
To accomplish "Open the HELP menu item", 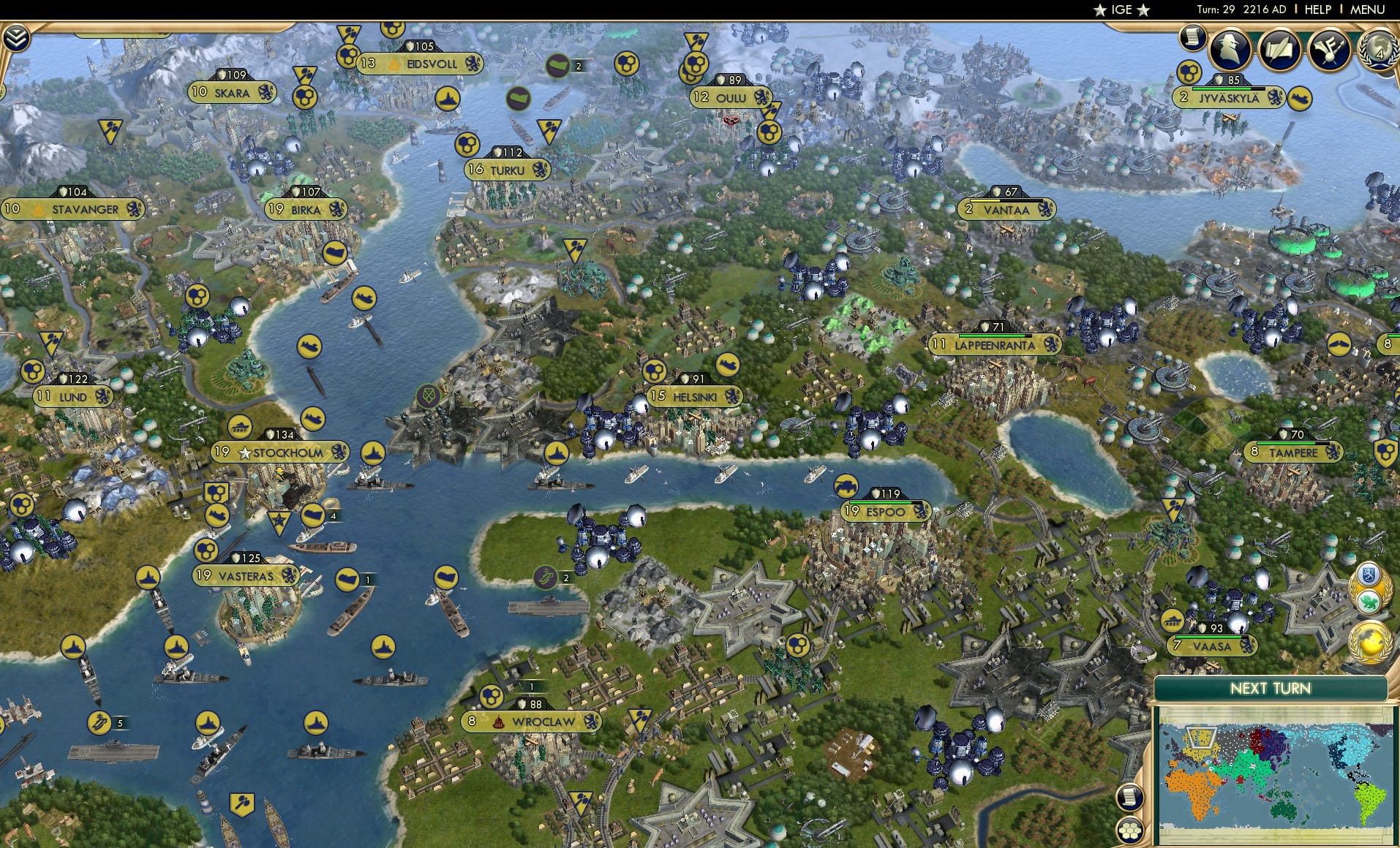I will coord(1317,10).
